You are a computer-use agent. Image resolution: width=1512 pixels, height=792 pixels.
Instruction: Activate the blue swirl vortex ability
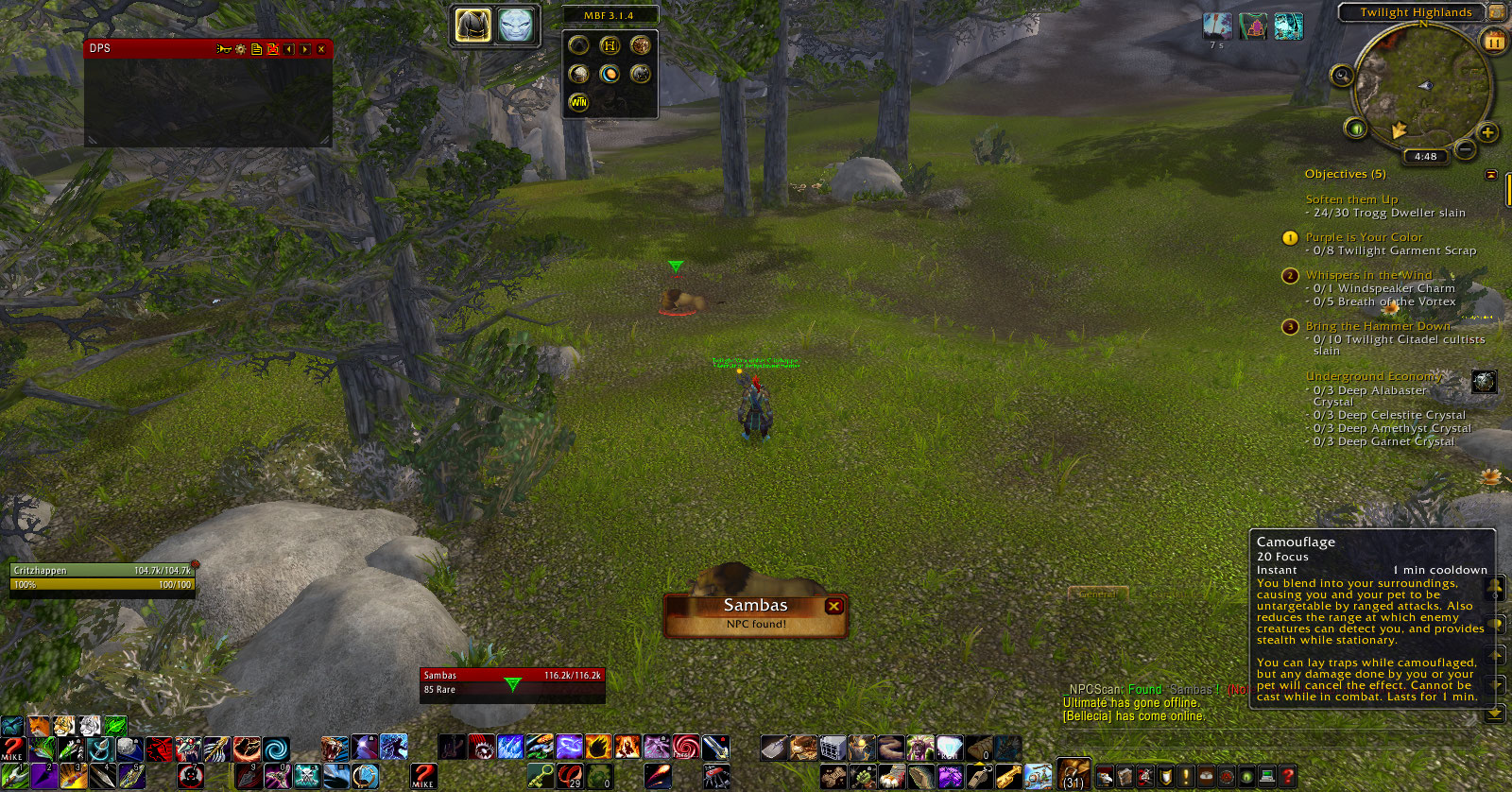(276, 750)
